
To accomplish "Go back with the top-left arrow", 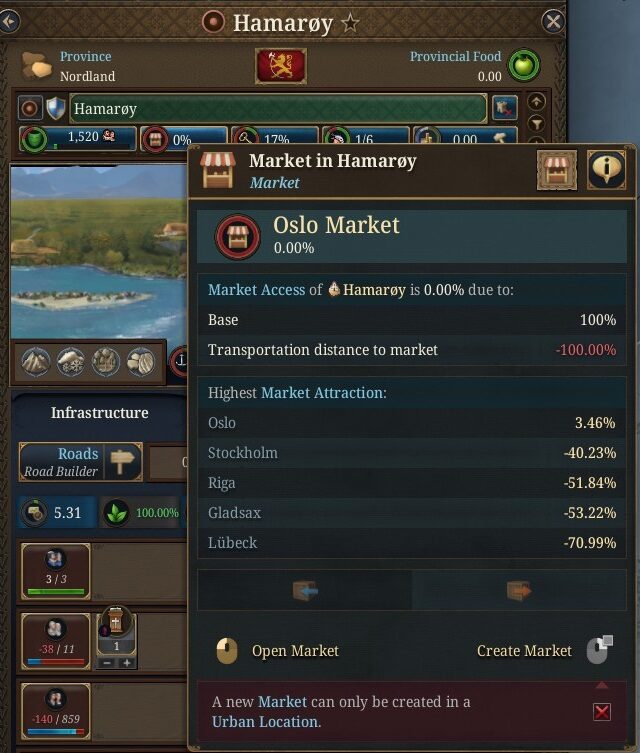I will (x=9, y=21).
